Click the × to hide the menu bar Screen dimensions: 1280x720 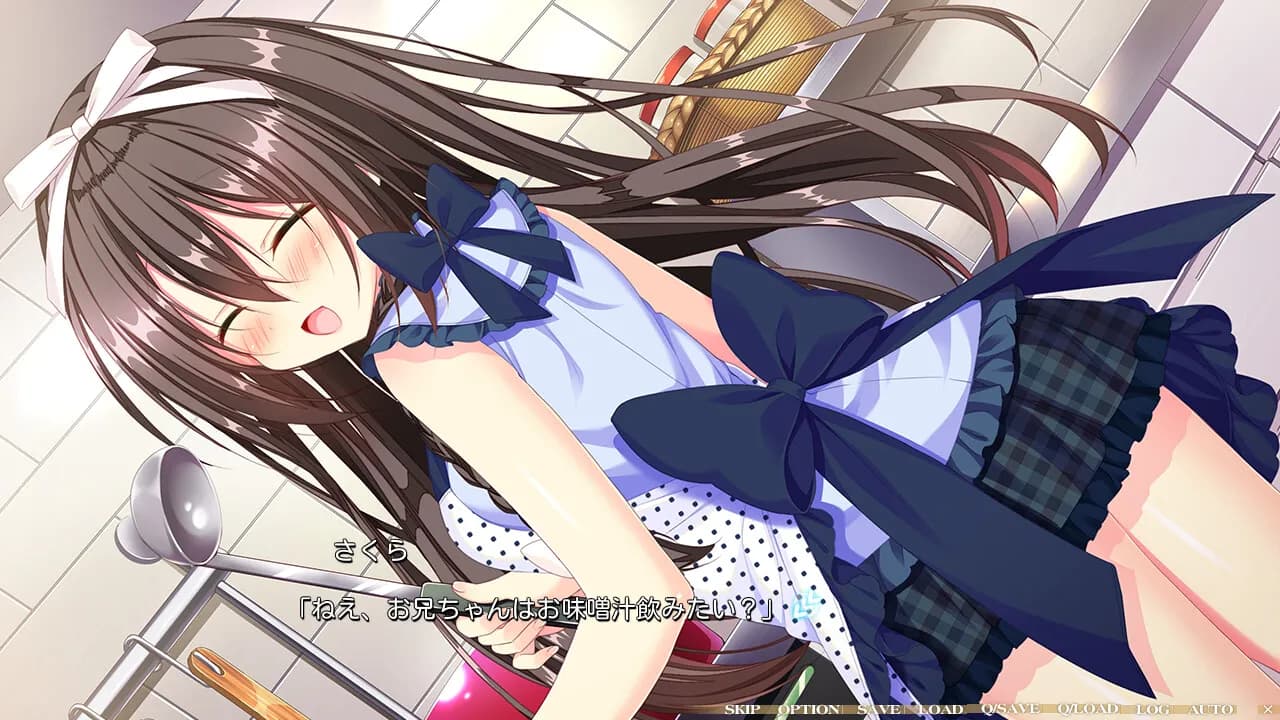pyautogui.click(x=1266, y=711)
